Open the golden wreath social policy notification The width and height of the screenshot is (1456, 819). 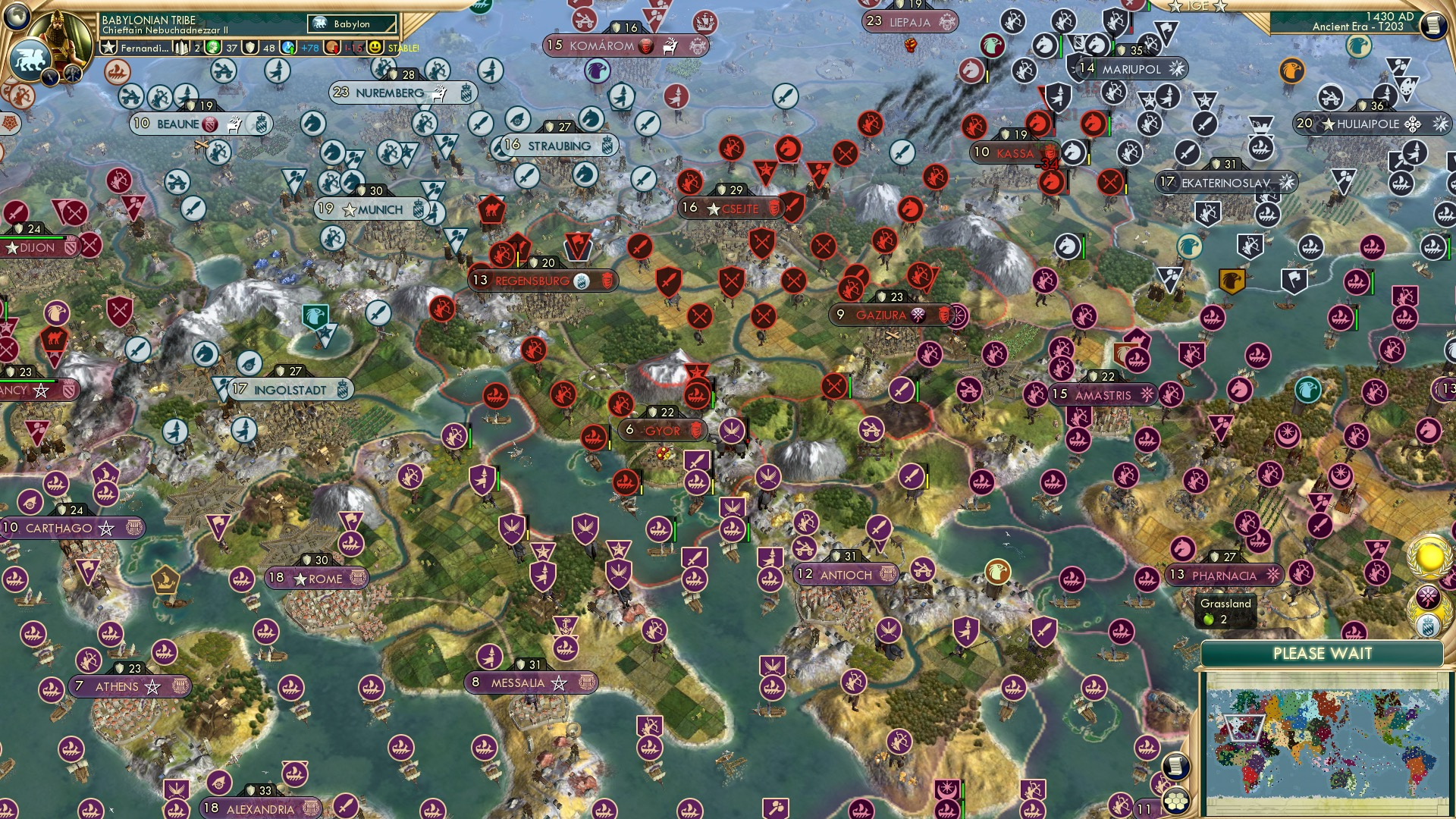click(1428, 559)
